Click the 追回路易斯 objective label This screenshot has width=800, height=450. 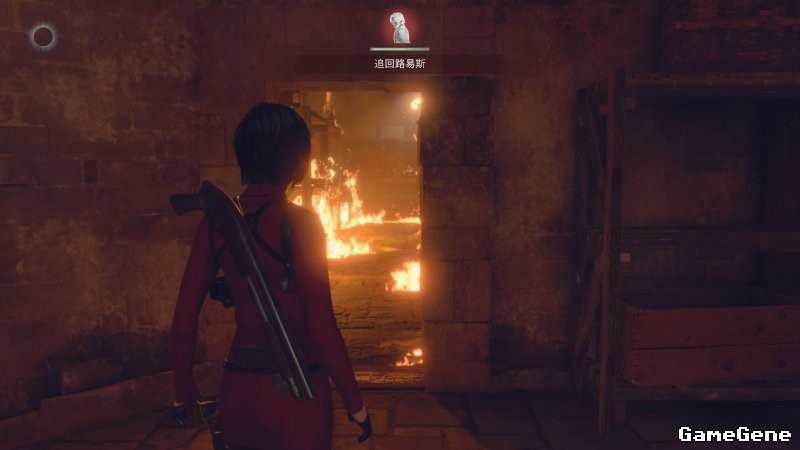[399, 63]
